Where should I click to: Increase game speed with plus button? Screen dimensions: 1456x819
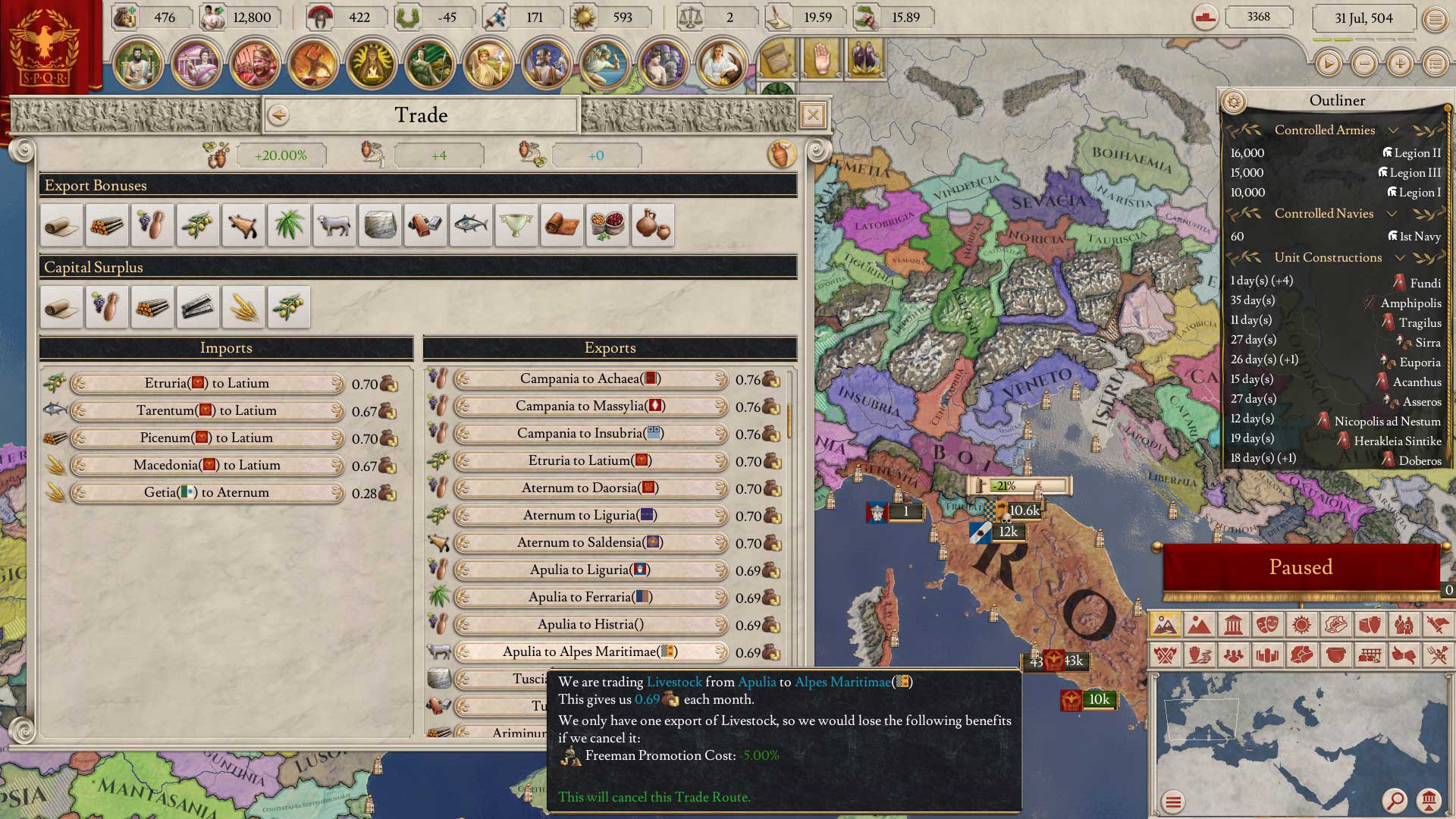[1400, 64]
